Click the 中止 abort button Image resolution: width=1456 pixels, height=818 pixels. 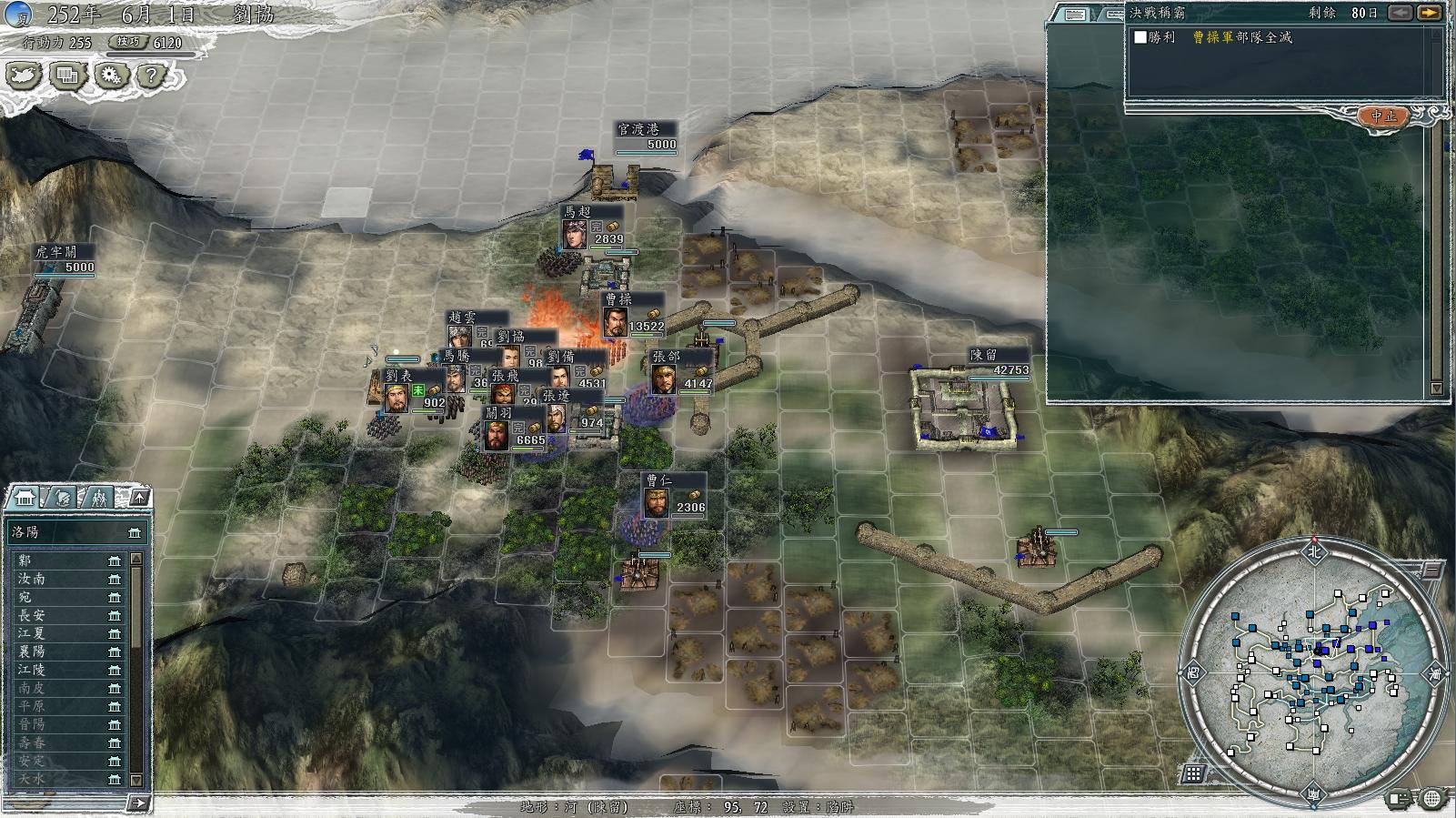(x=1383, y=116)
